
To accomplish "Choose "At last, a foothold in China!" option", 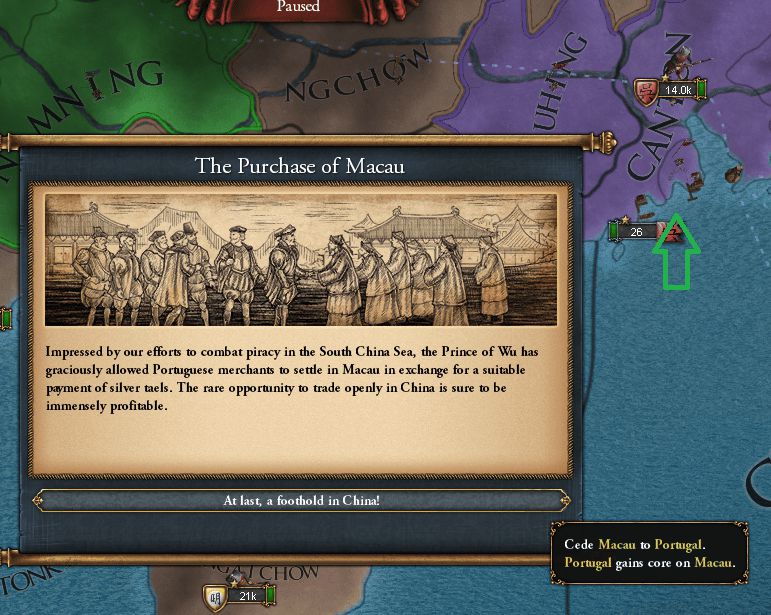I will pyautogui.click(x=301, y=500).
